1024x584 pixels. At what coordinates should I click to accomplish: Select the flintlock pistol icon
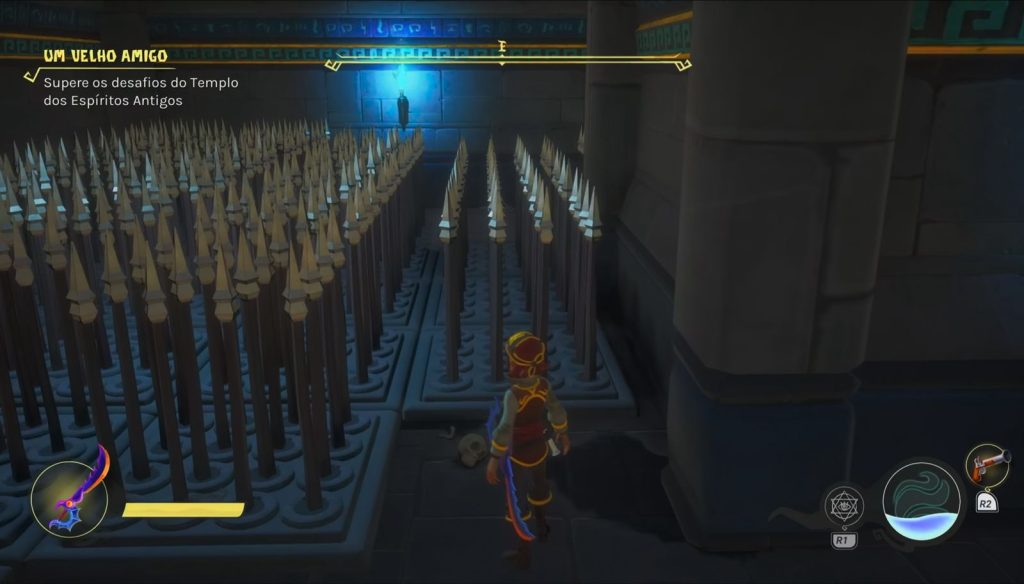[x=987, y=465]
